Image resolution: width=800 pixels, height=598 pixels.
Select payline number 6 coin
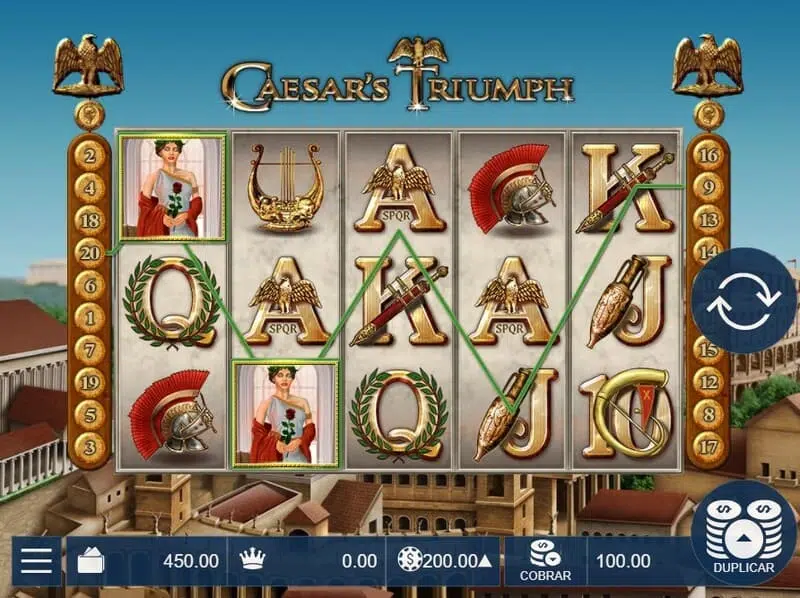point(90,285)
